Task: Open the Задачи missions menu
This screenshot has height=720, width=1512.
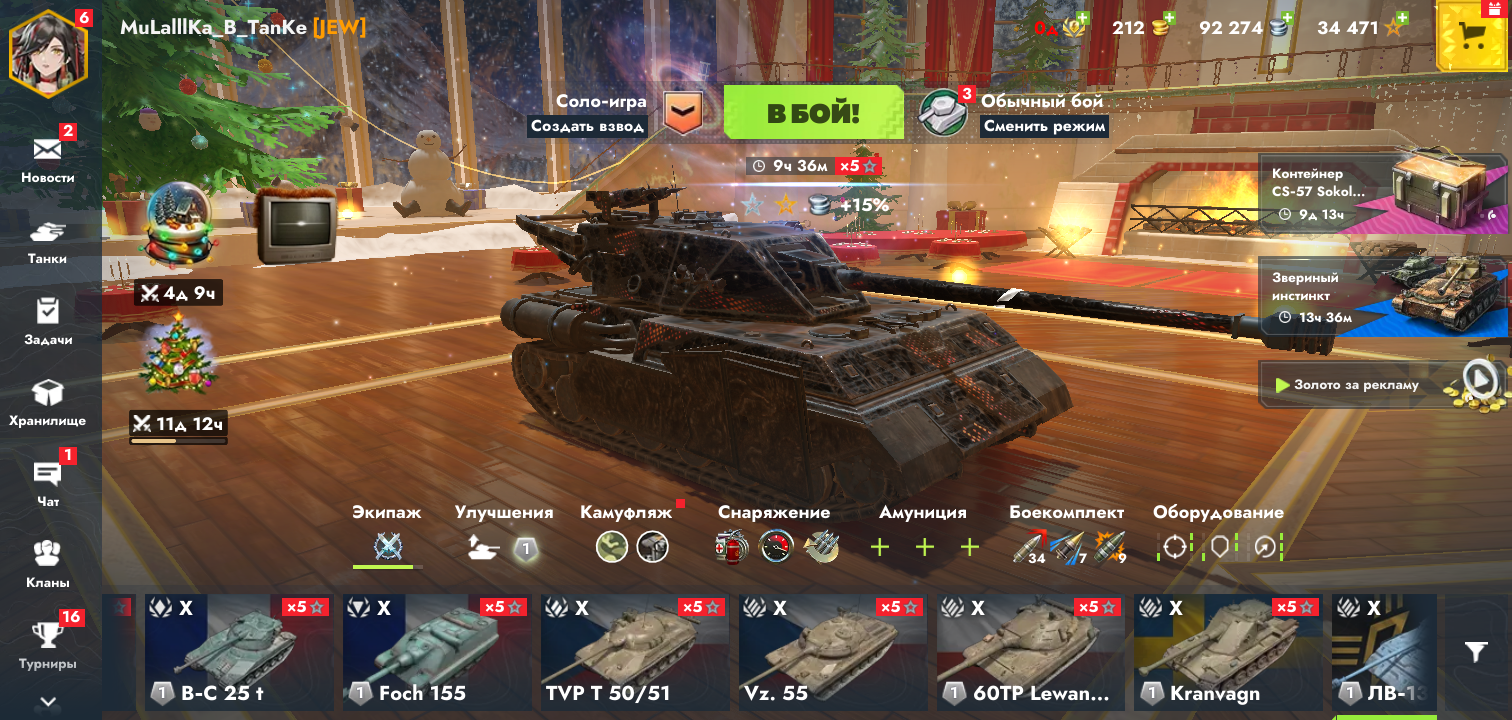Action: [x=48, y=321]
